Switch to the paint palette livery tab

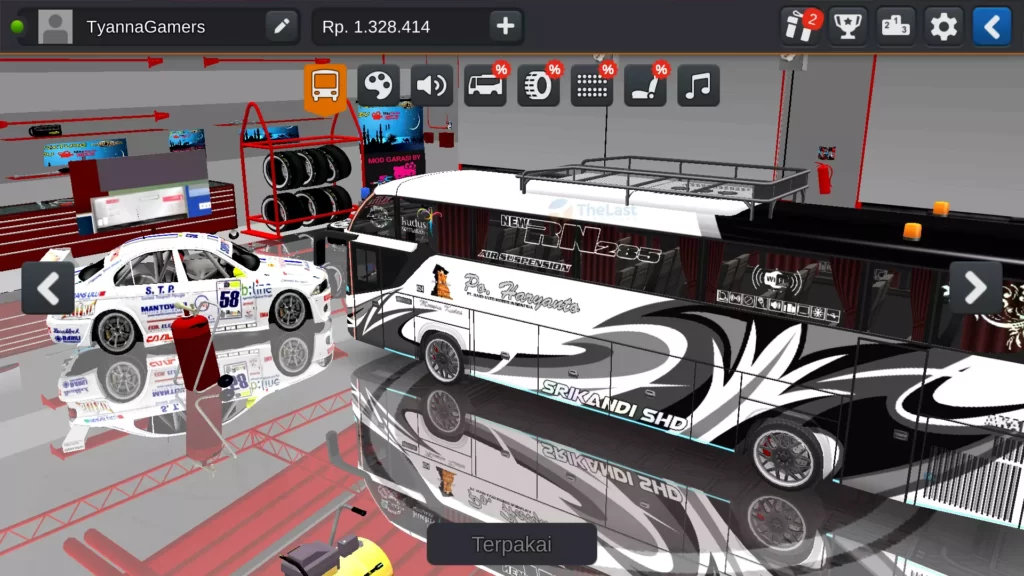(378, 86)
